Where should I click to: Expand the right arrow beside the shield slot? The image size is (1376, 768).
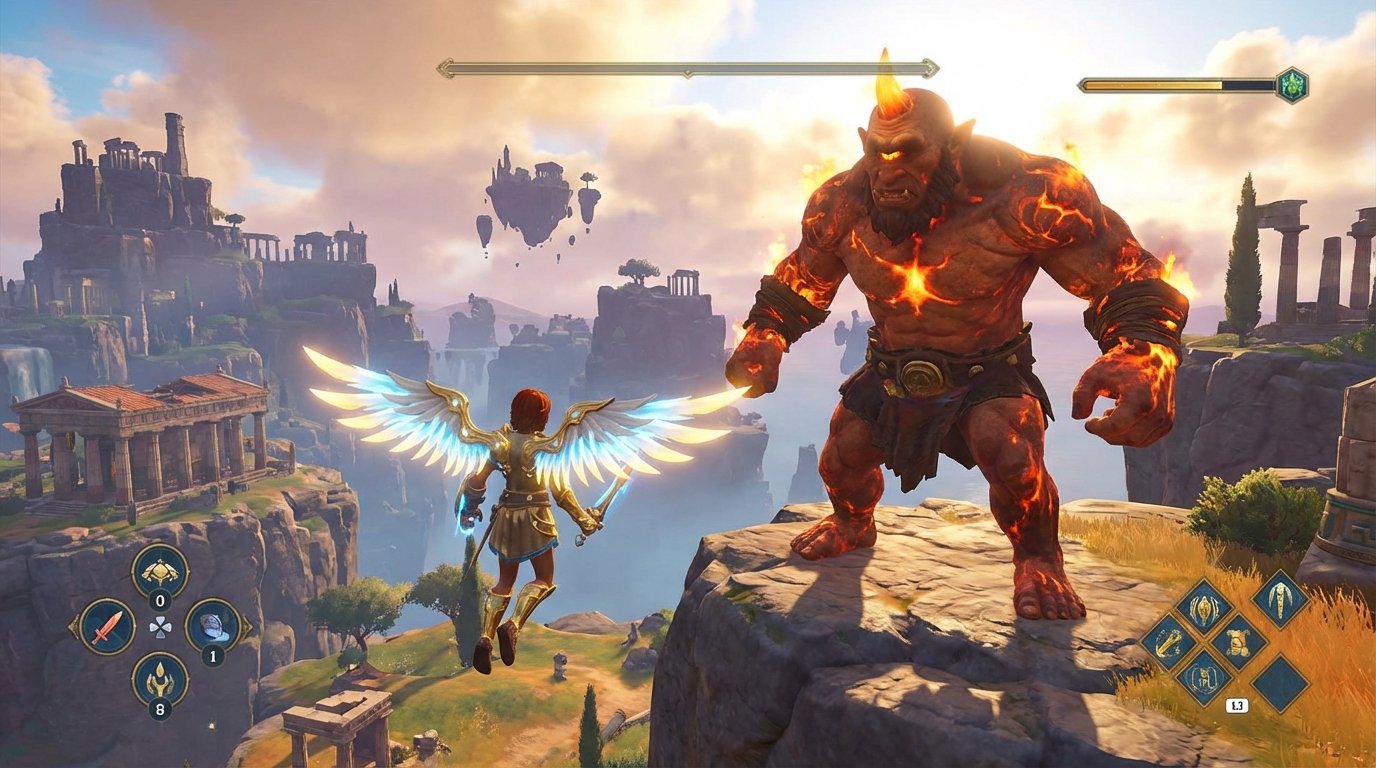tap(247, 627)
